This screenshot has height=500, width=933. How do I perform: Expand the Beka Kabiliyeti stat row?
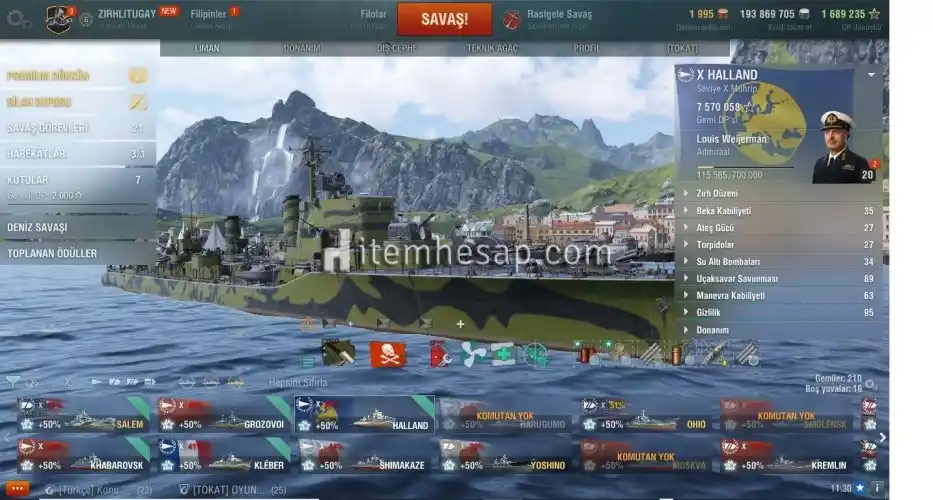coord(776,211)
